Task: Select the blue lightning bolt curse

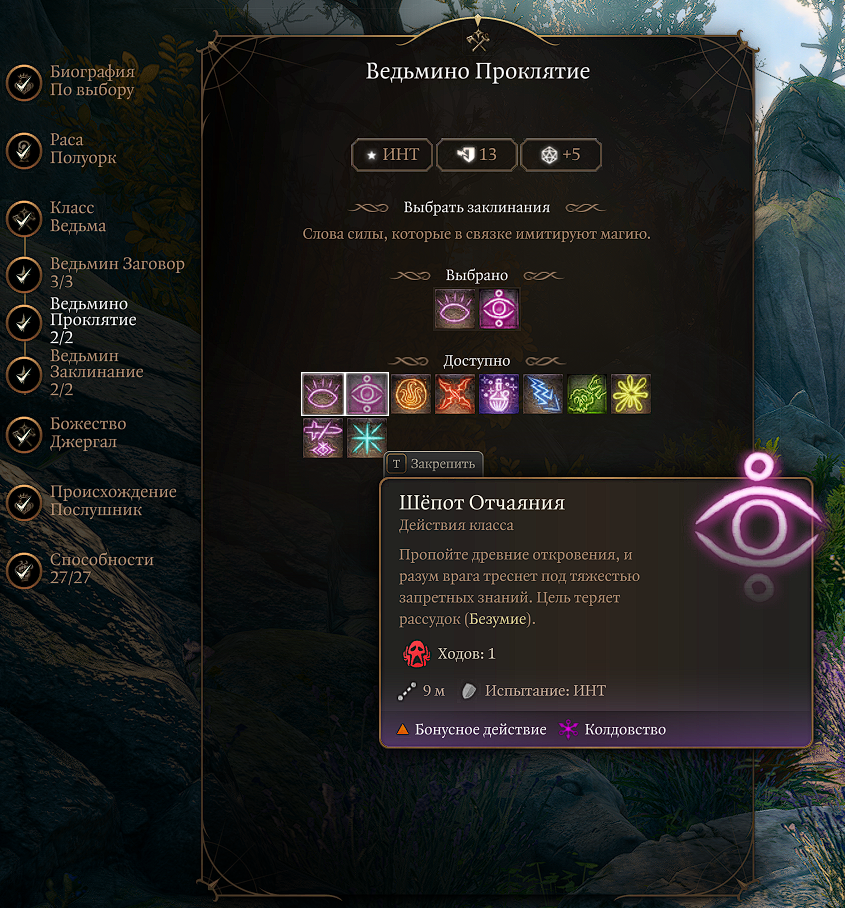Action: [543, 394]
